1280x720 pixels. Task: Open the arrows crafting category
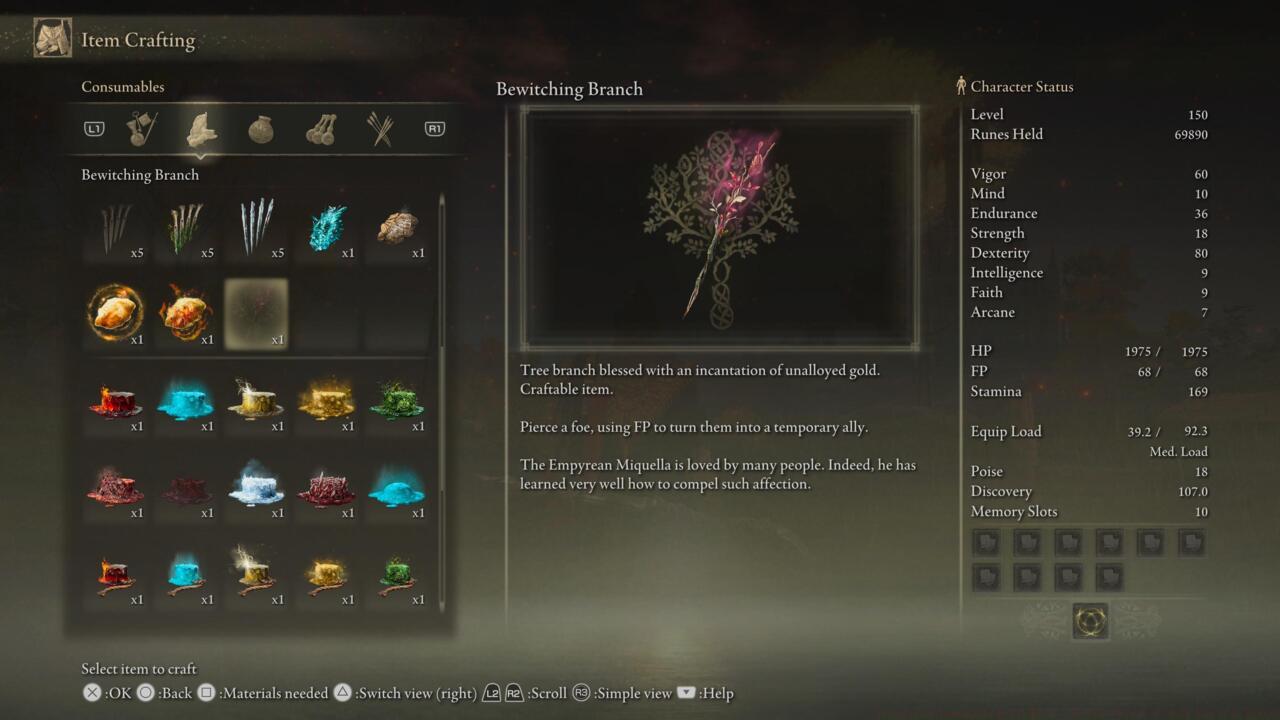(378, 128)
